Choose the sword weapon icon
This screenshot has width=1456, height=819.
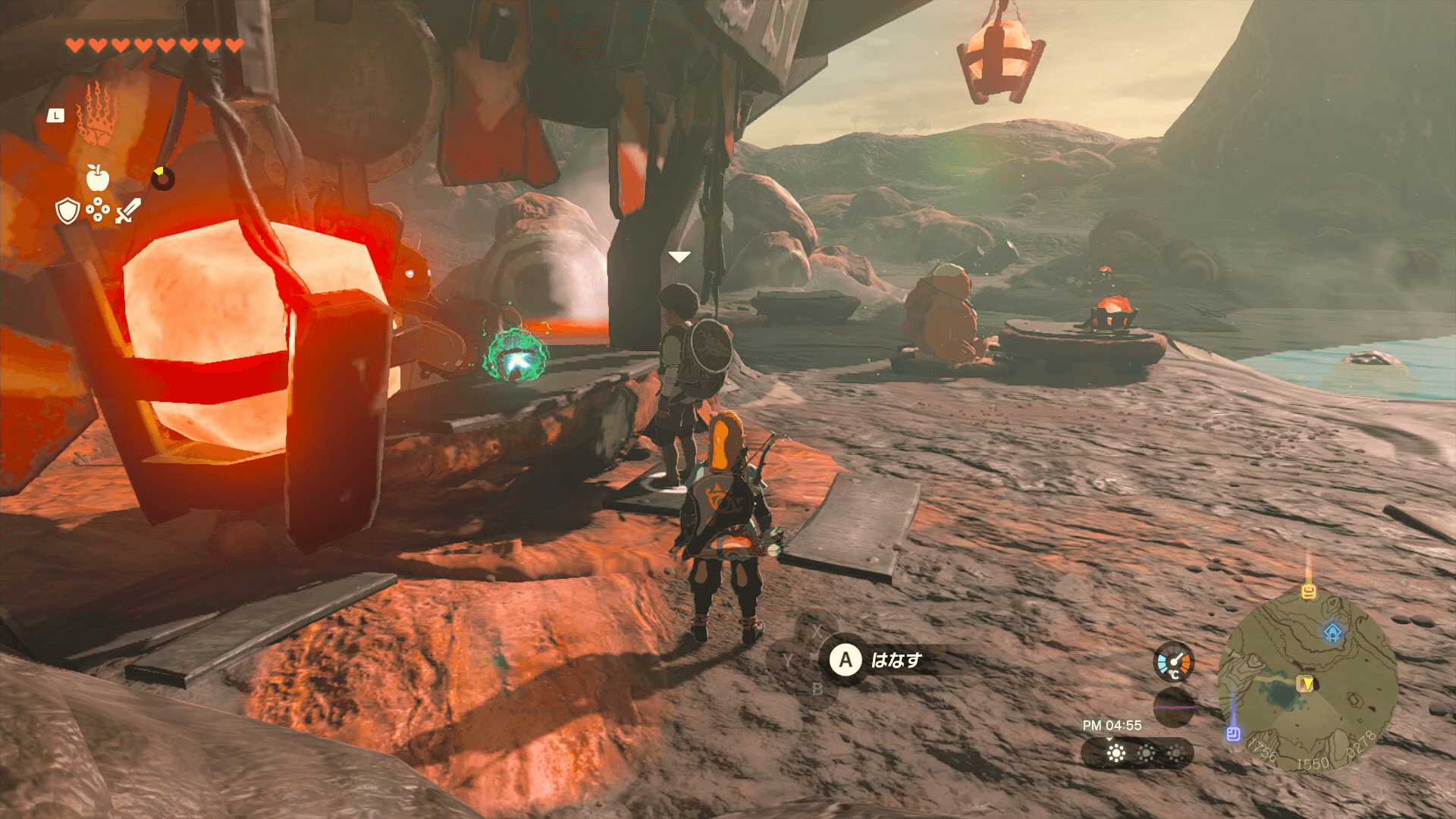128,211
